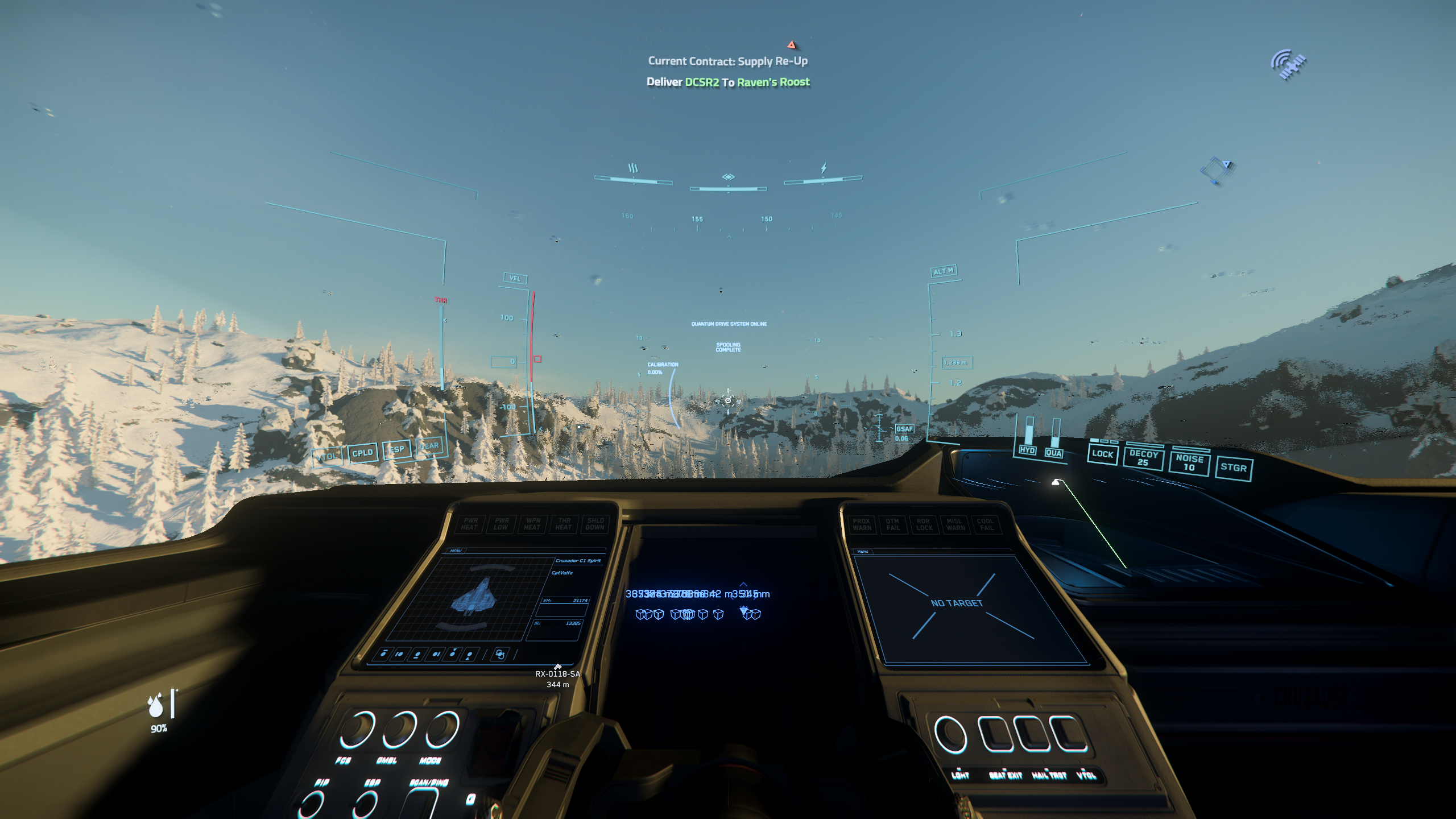Toggle the GMBL gimbal button

tap(399, 729)
